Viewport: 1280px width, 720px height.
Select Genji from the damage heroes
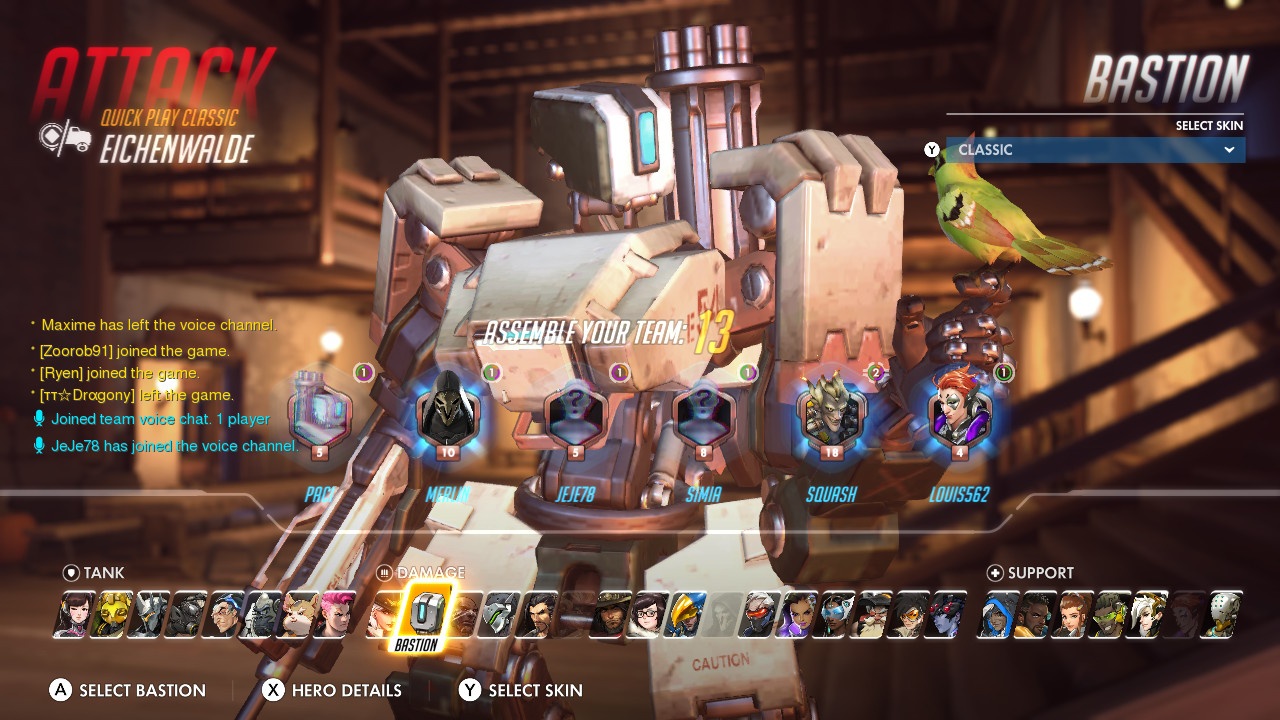coord(499,613)
